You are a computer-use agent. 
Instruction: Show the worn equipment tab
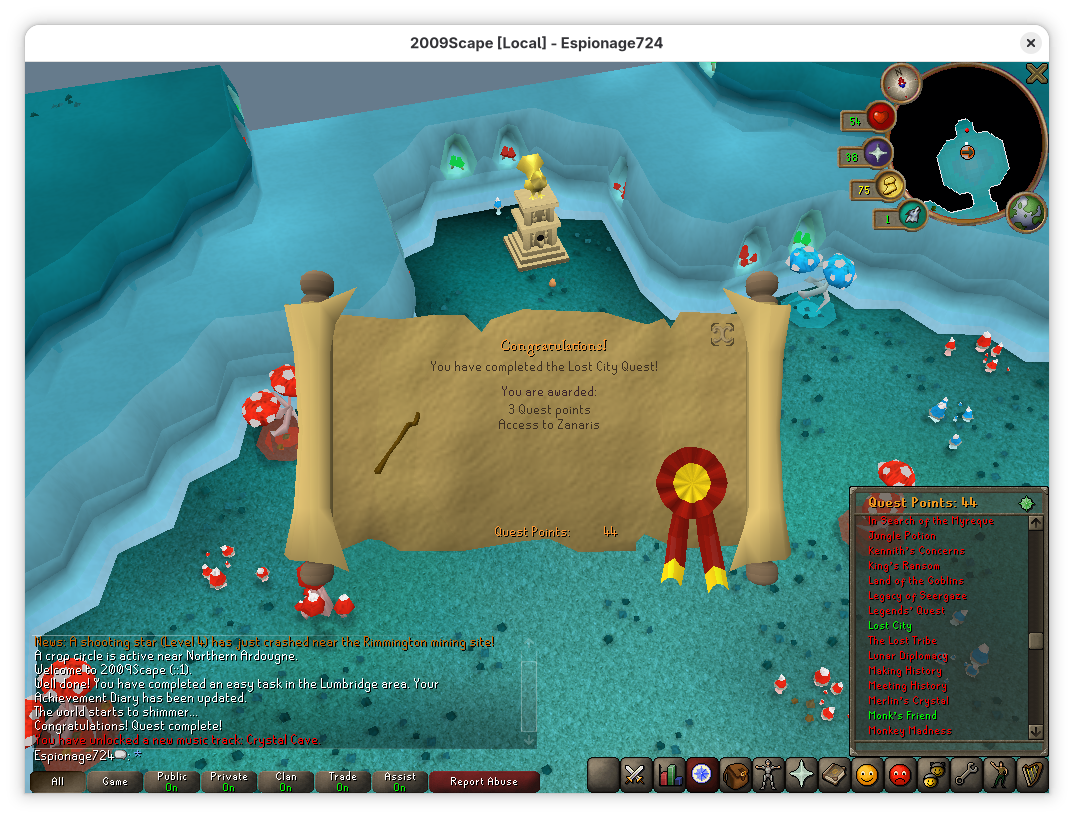coord(768,775)
